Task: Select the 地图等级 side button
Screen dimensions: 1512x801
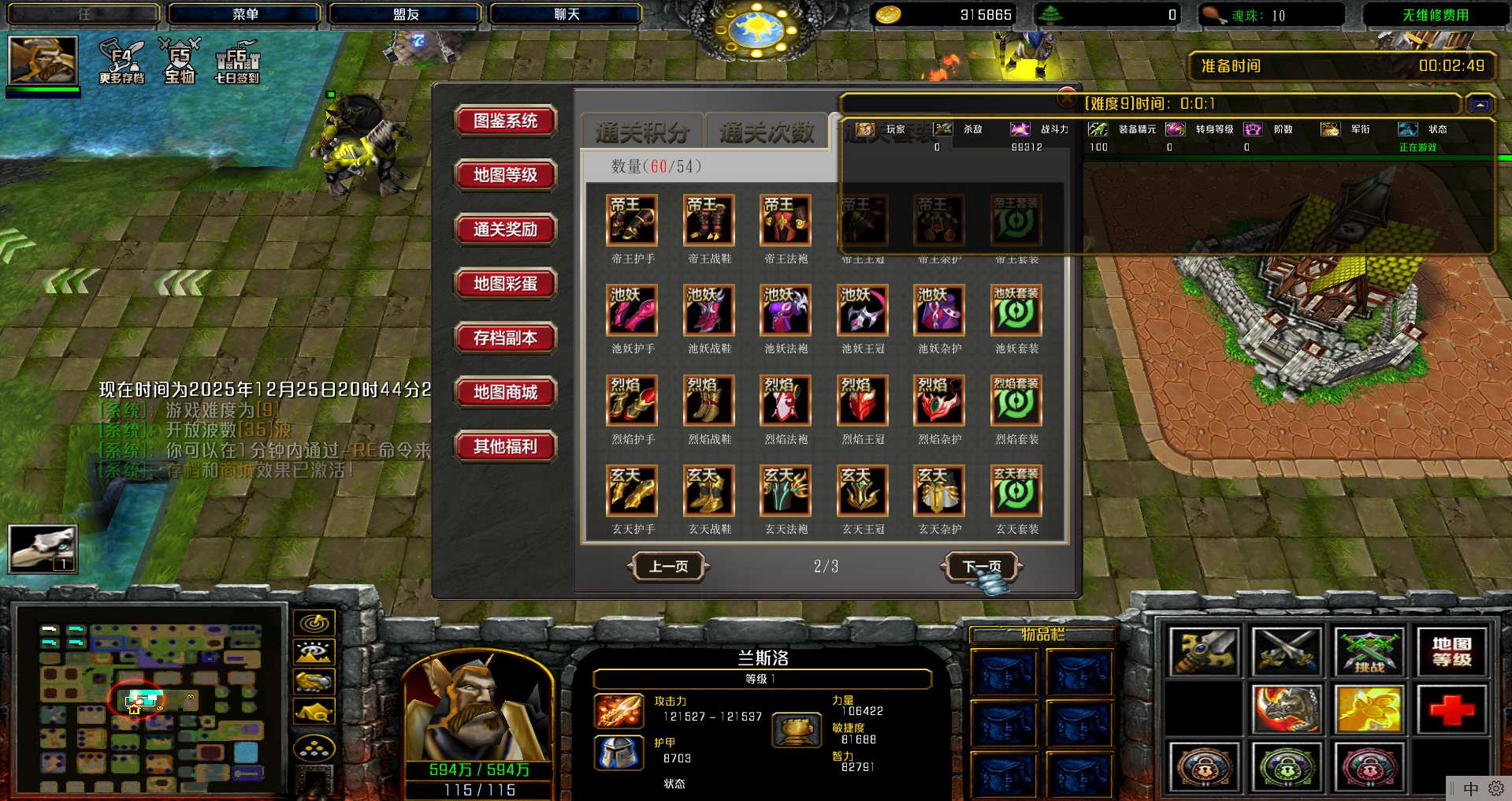Action: pyautogui.click(x=505, y=175)
